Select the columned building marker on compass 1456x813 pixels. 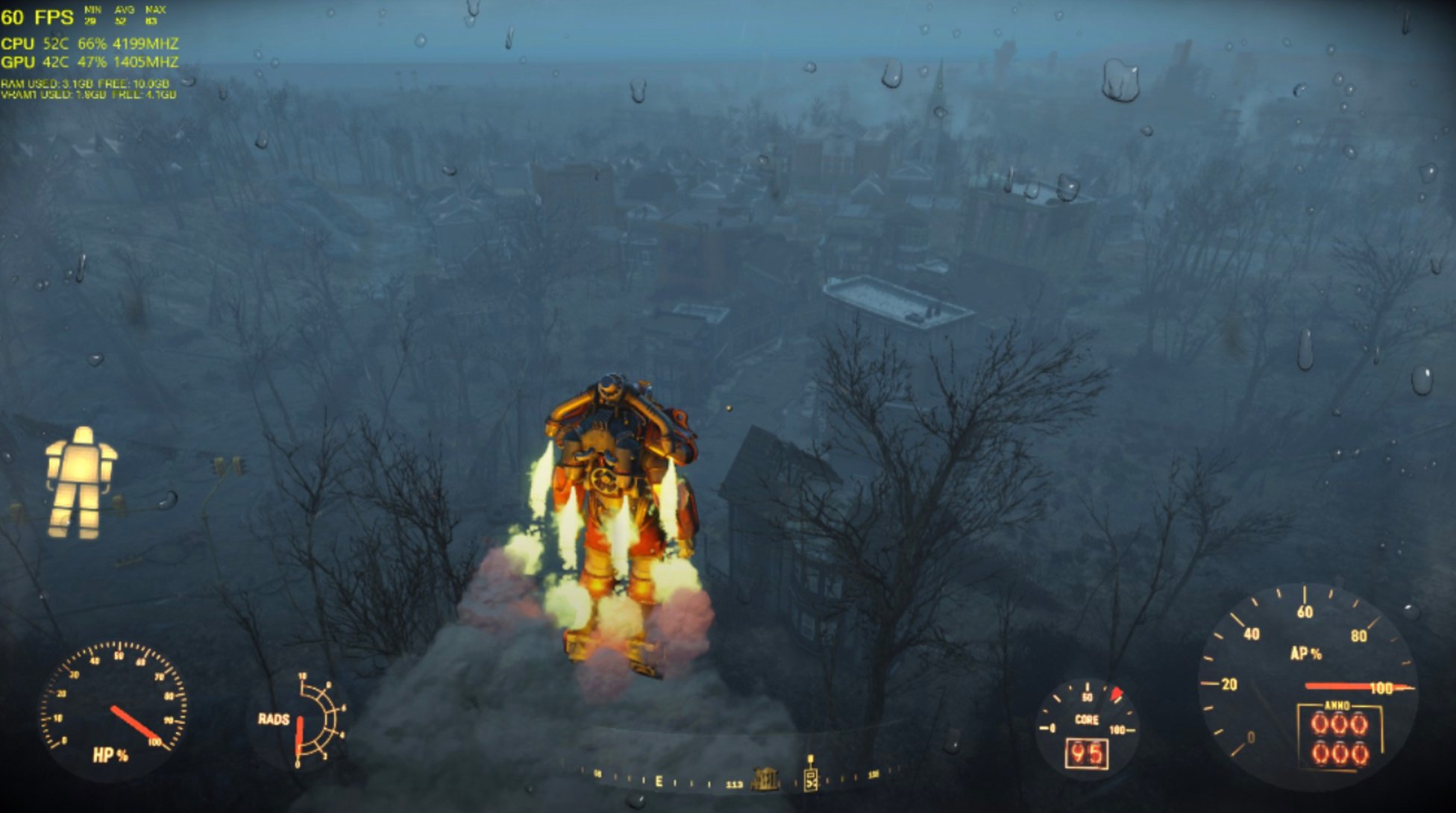point(765,779)
